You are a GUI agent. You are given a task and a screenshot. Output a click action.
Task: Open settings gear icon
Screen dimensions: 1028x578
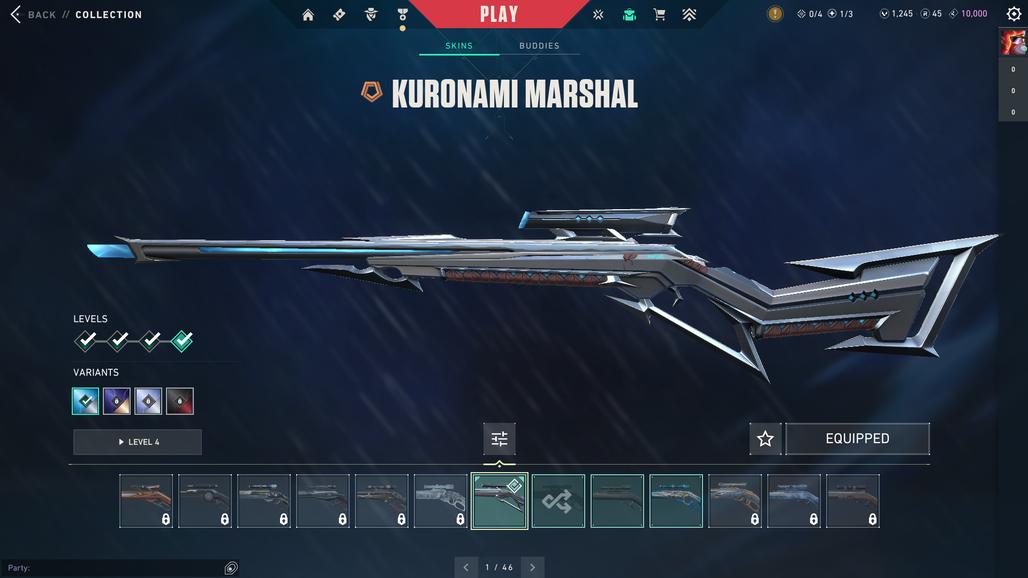coord(1013,14)
